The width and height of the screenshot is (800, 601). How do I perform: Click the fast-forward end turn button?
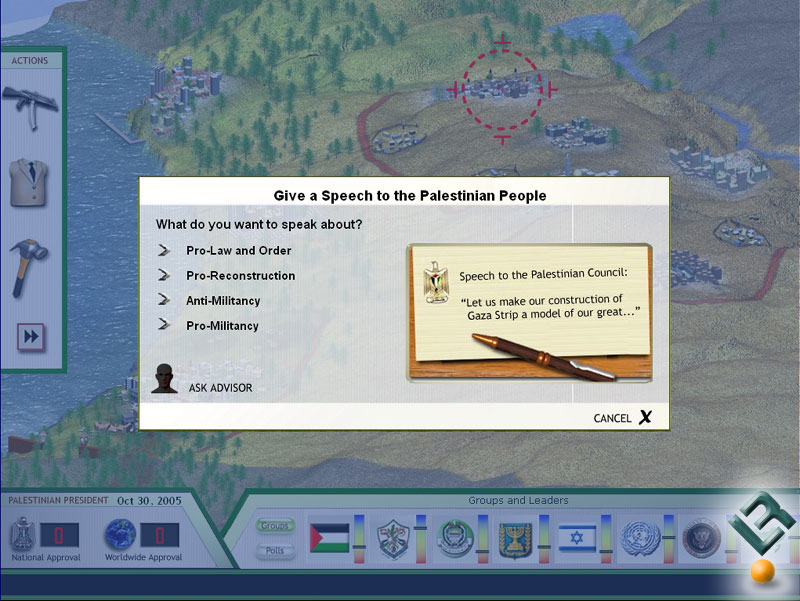coord(31,337)
